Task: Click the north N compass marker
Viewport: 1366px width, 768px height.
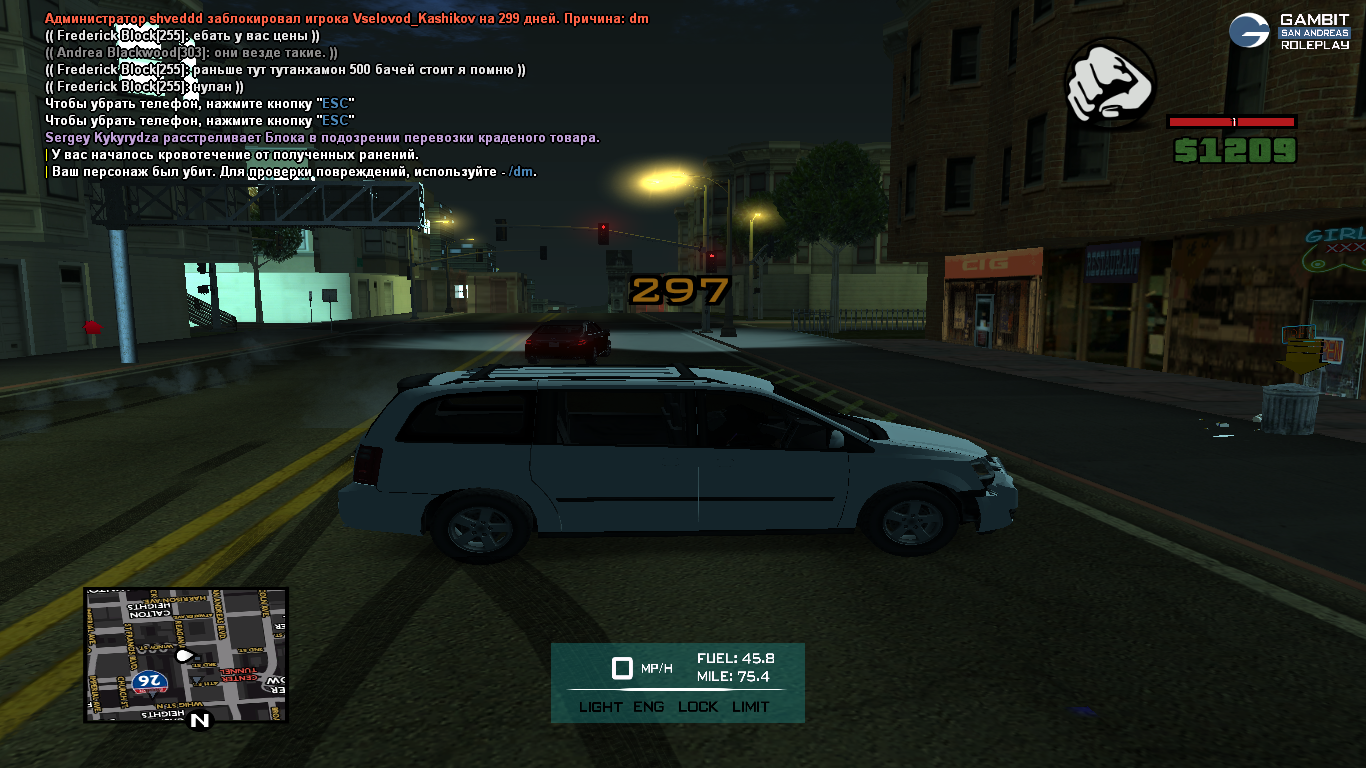Action: [x=200, y=719]
